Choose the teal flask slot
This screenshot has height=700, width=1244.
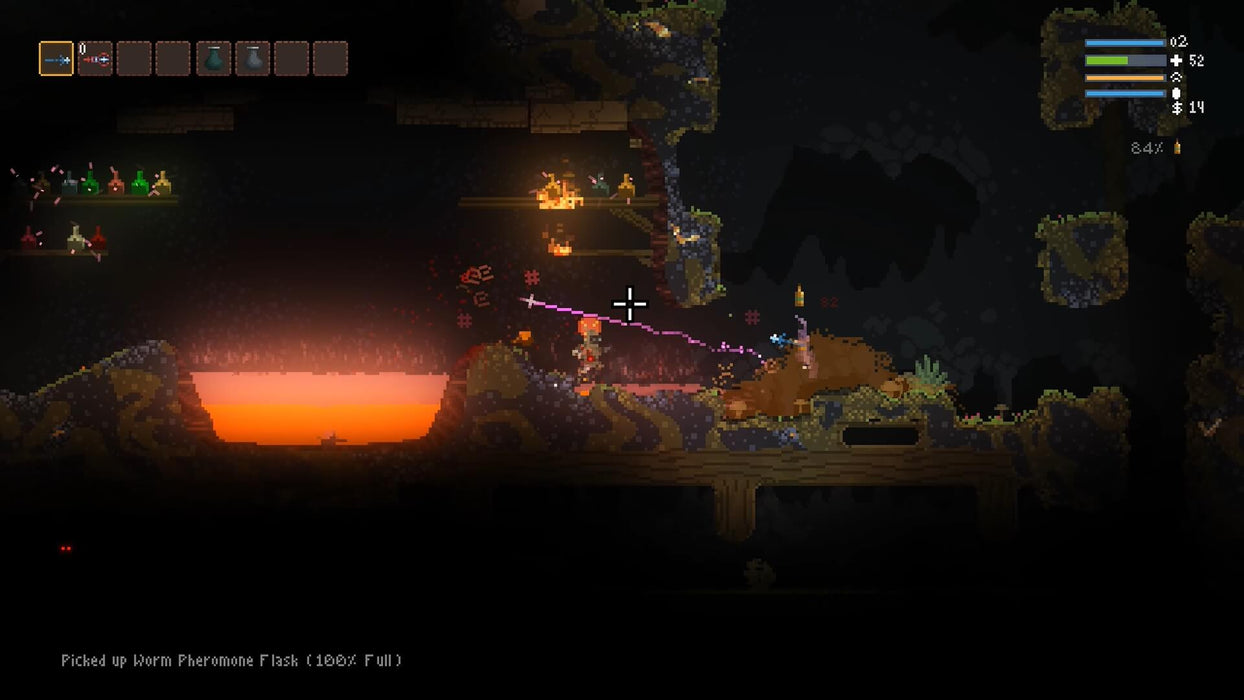click(213, 59)
